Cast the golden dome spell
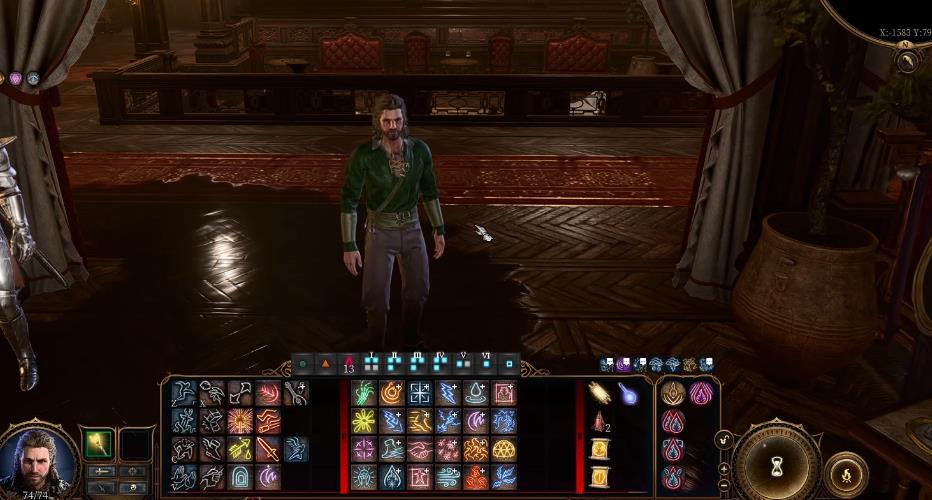932x500 pixels. point(504,449)
